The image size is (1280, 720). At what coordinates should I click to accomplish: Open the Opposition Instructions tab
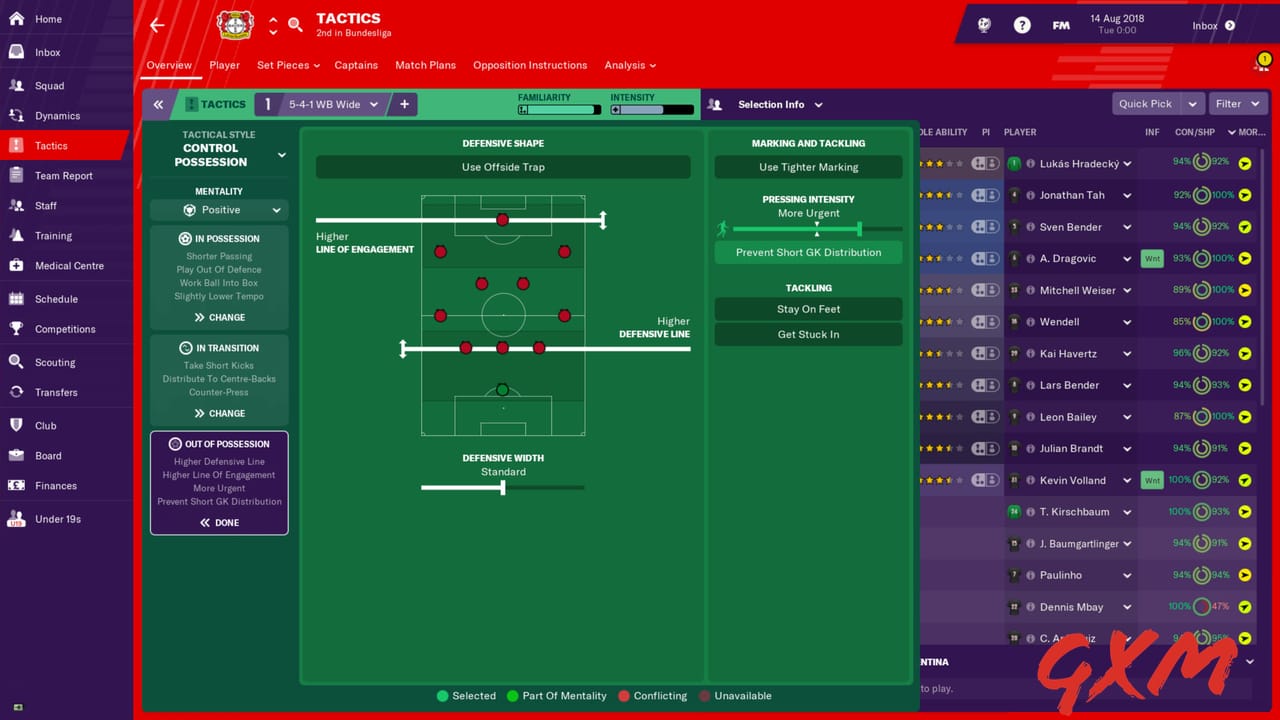530,65
